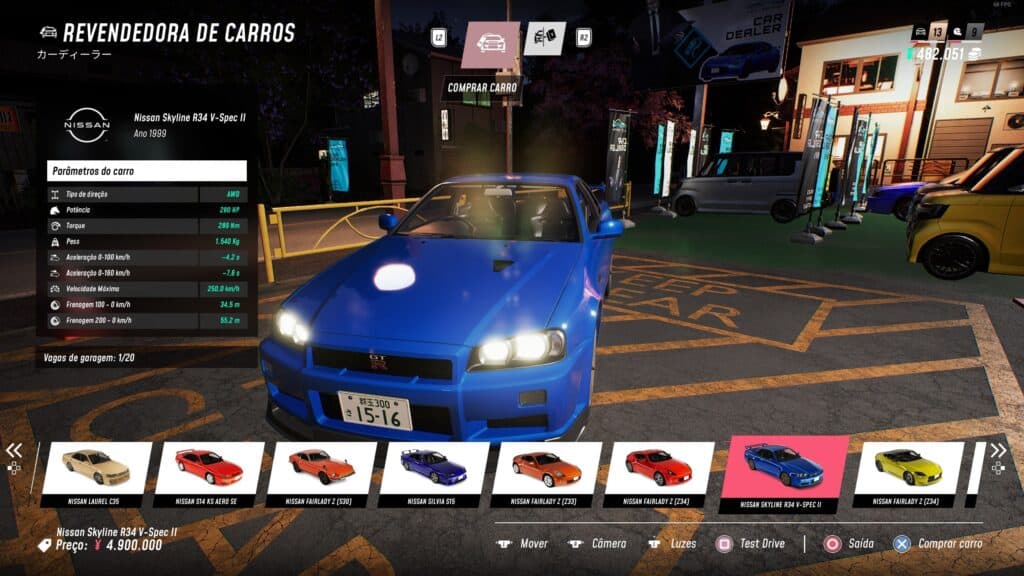Choose the beige Nissan Laurel C35 card
1024x576 pixels.
[x=96, y=472]
